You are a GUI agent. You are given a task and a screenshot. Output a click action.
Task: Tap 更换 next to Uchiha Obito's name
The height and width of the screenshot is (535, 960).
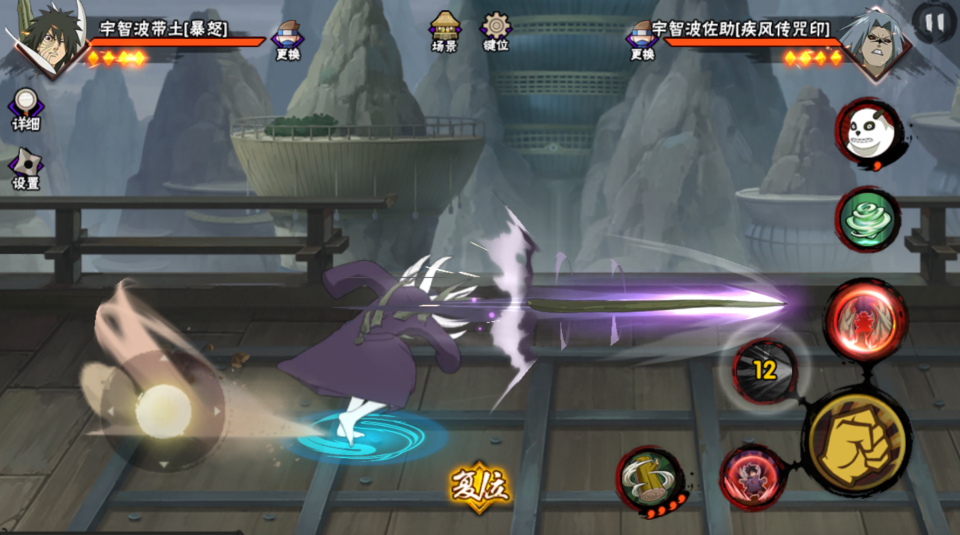click(288, 40)
